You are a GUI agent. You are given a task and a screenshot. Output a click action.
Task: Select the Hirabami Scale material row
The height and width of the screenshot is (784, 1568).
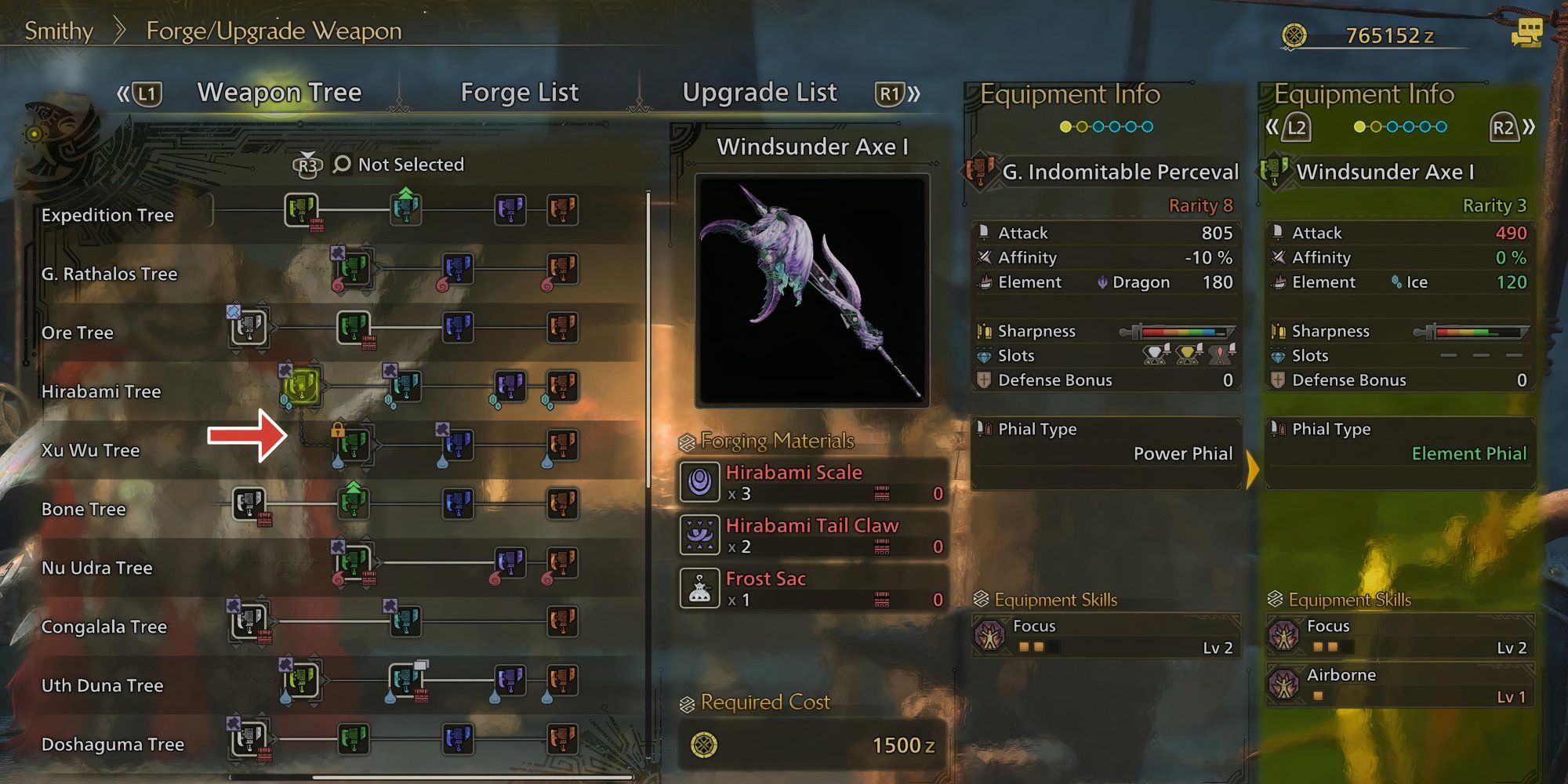812,482
